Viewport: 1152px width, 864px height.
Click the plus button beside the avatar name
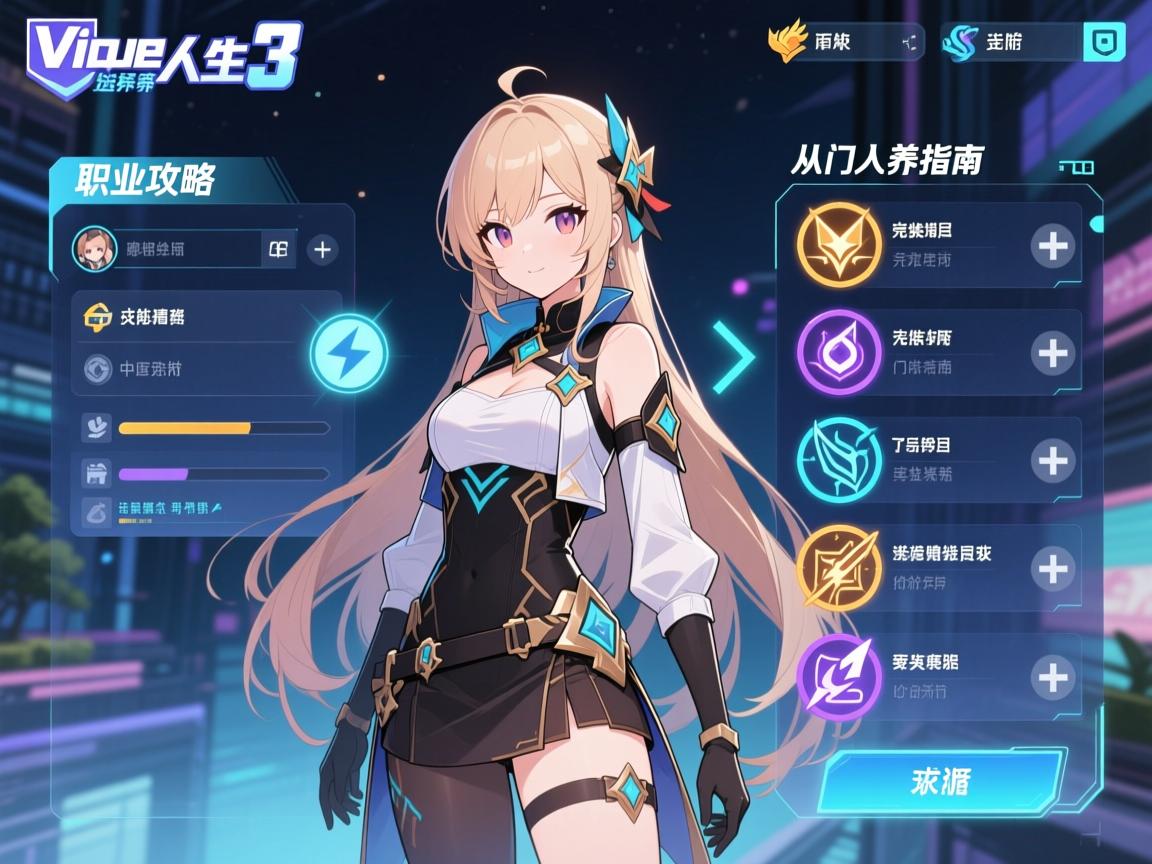pyautogui.click(x=321, y=249)
